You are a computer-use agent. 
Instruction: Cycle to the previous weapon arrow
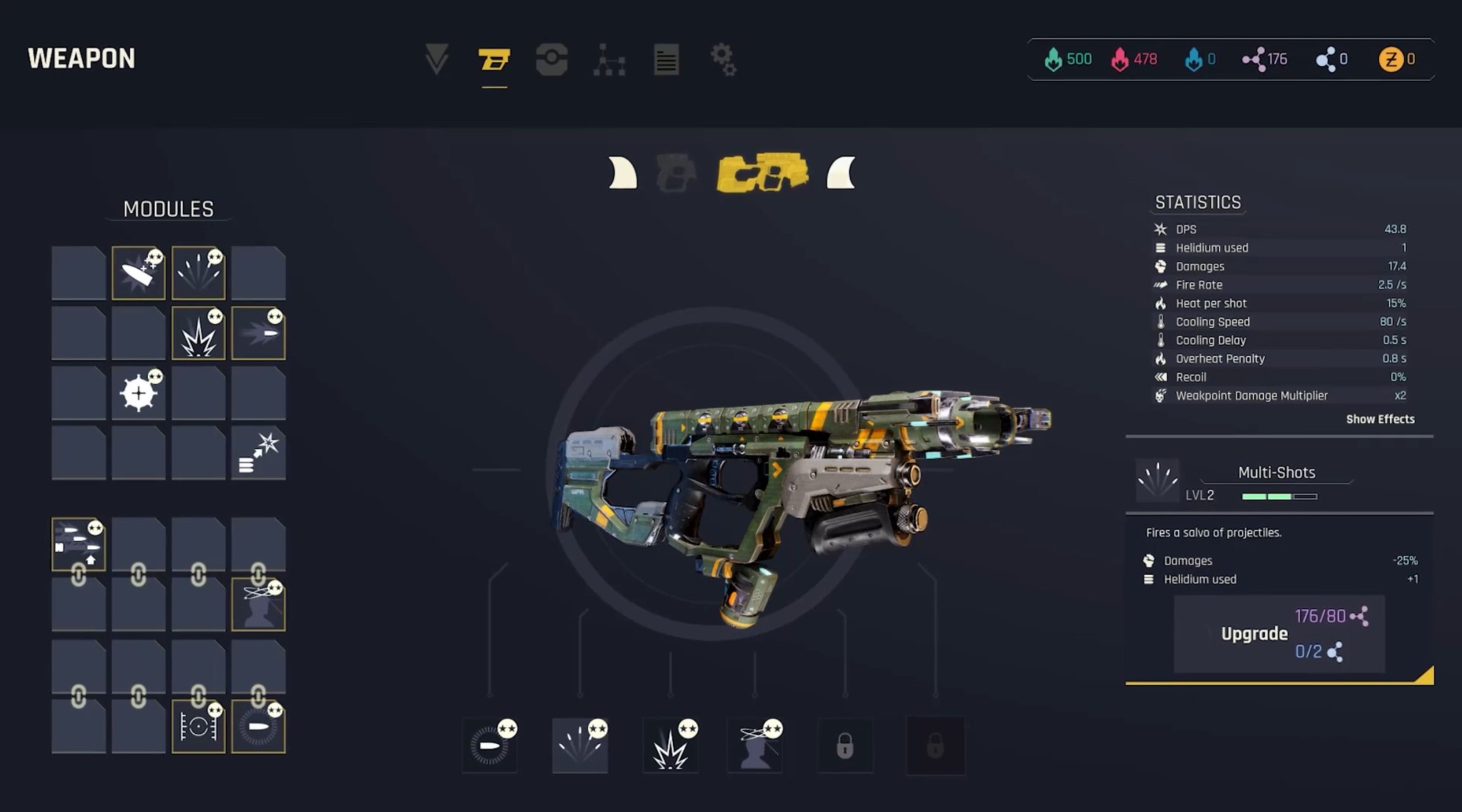coord(623,174)
